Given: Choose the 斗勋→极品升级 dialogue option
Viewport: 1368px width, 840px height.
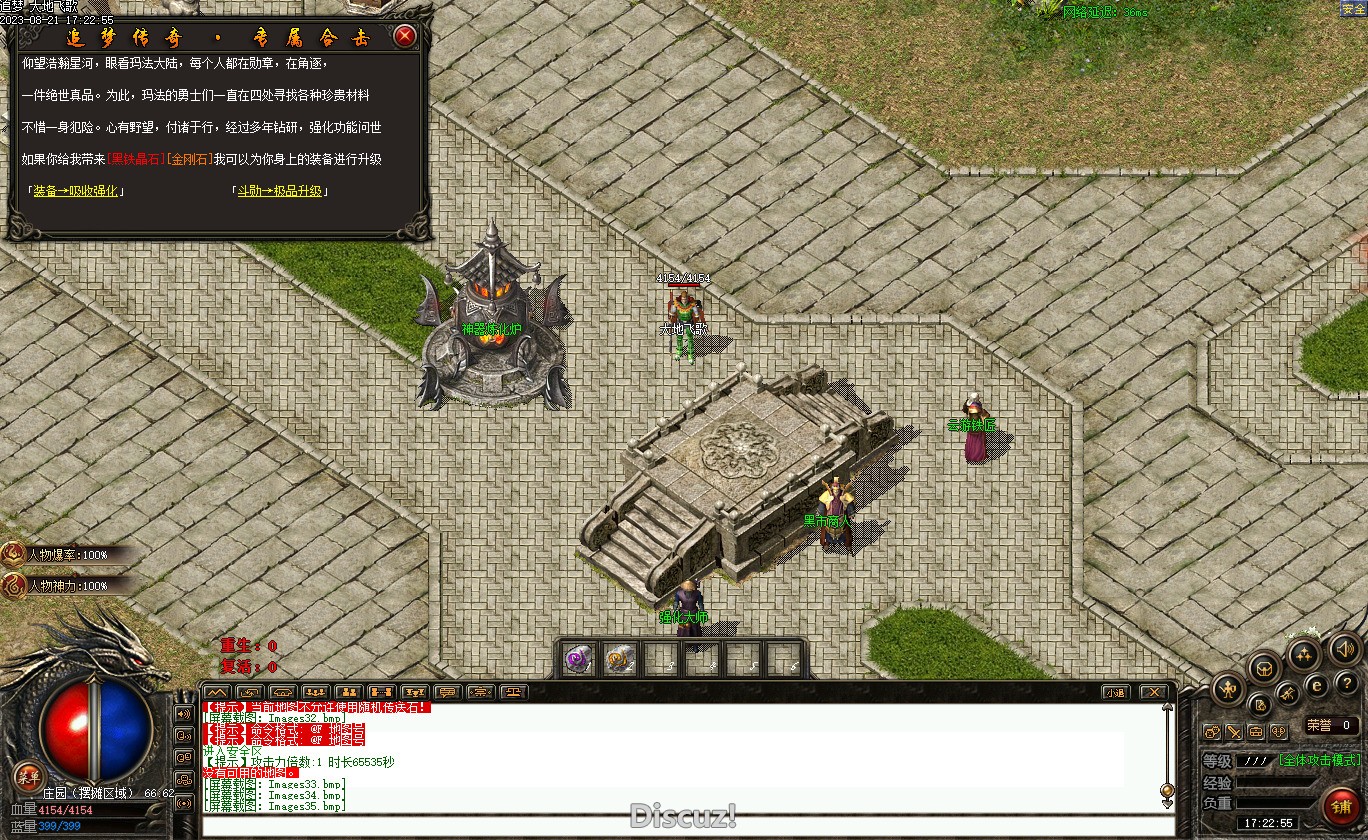Looking at the screenshot, I should [x=280, y=190].
